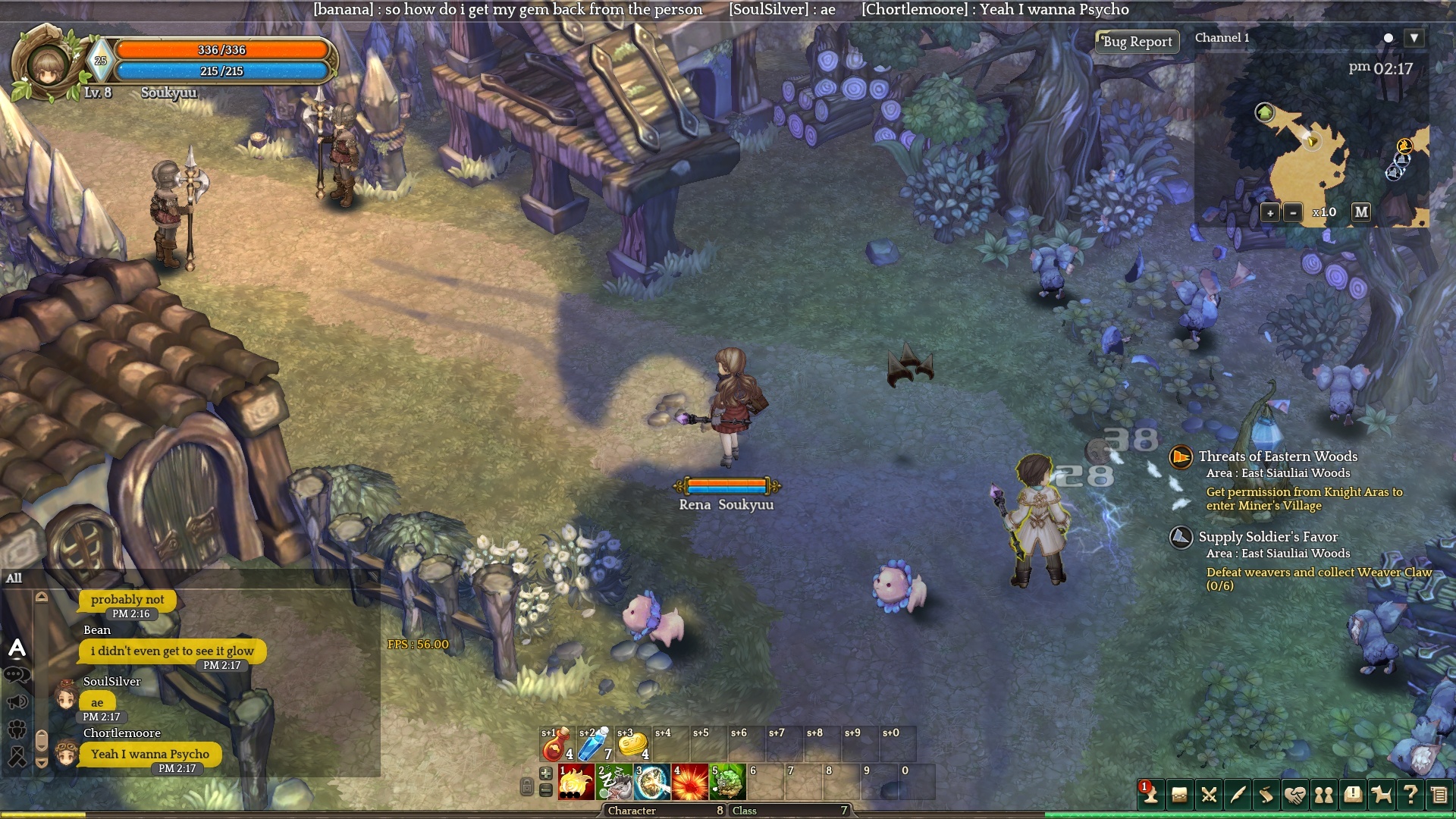Zoom out the minimap with minus button
Image resolution: width=1456 pixels, height=819 pixels.
click(x=1293, y=213)
